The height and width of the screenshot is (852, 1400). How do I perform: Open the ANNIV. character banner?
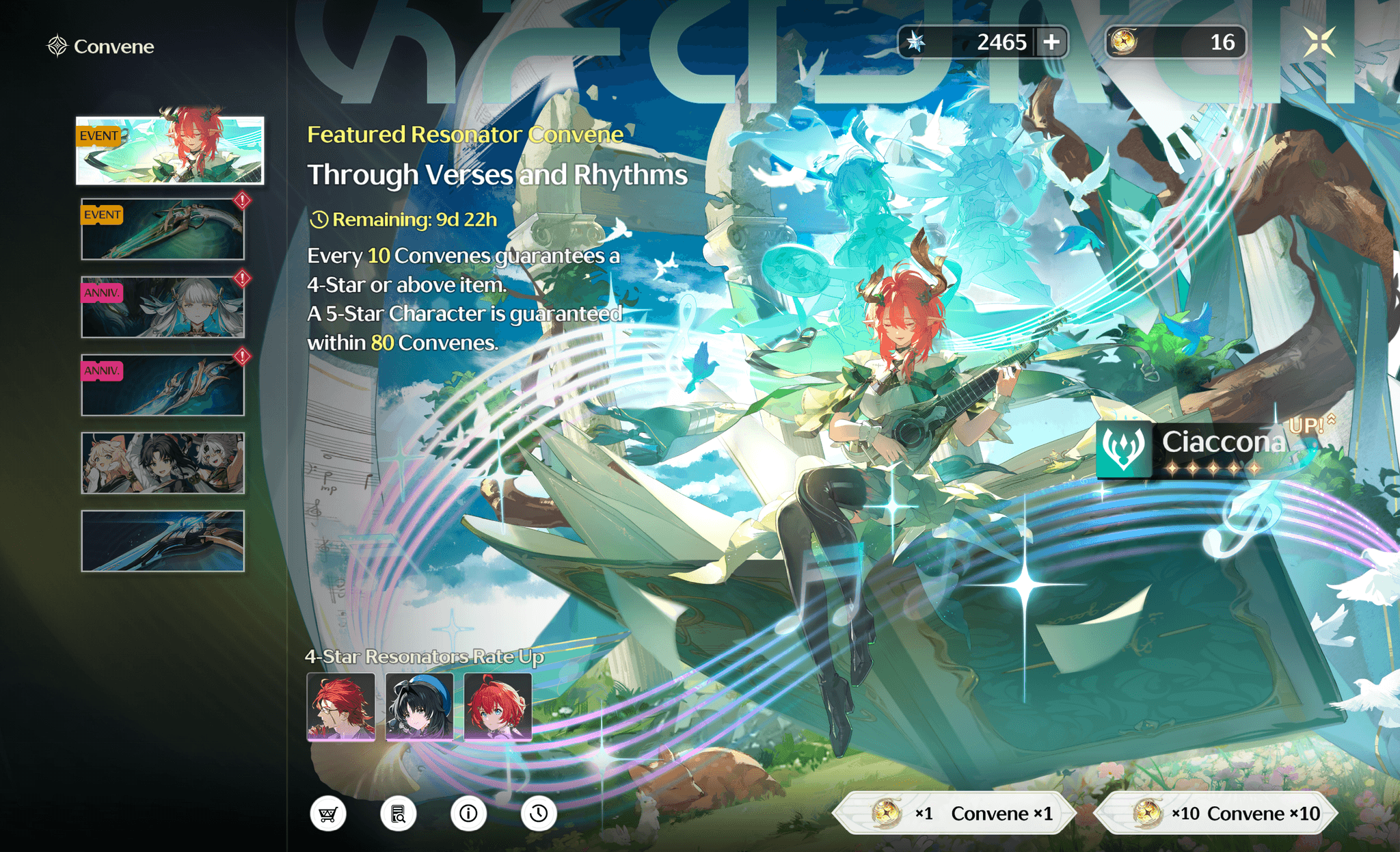[162, 308]
